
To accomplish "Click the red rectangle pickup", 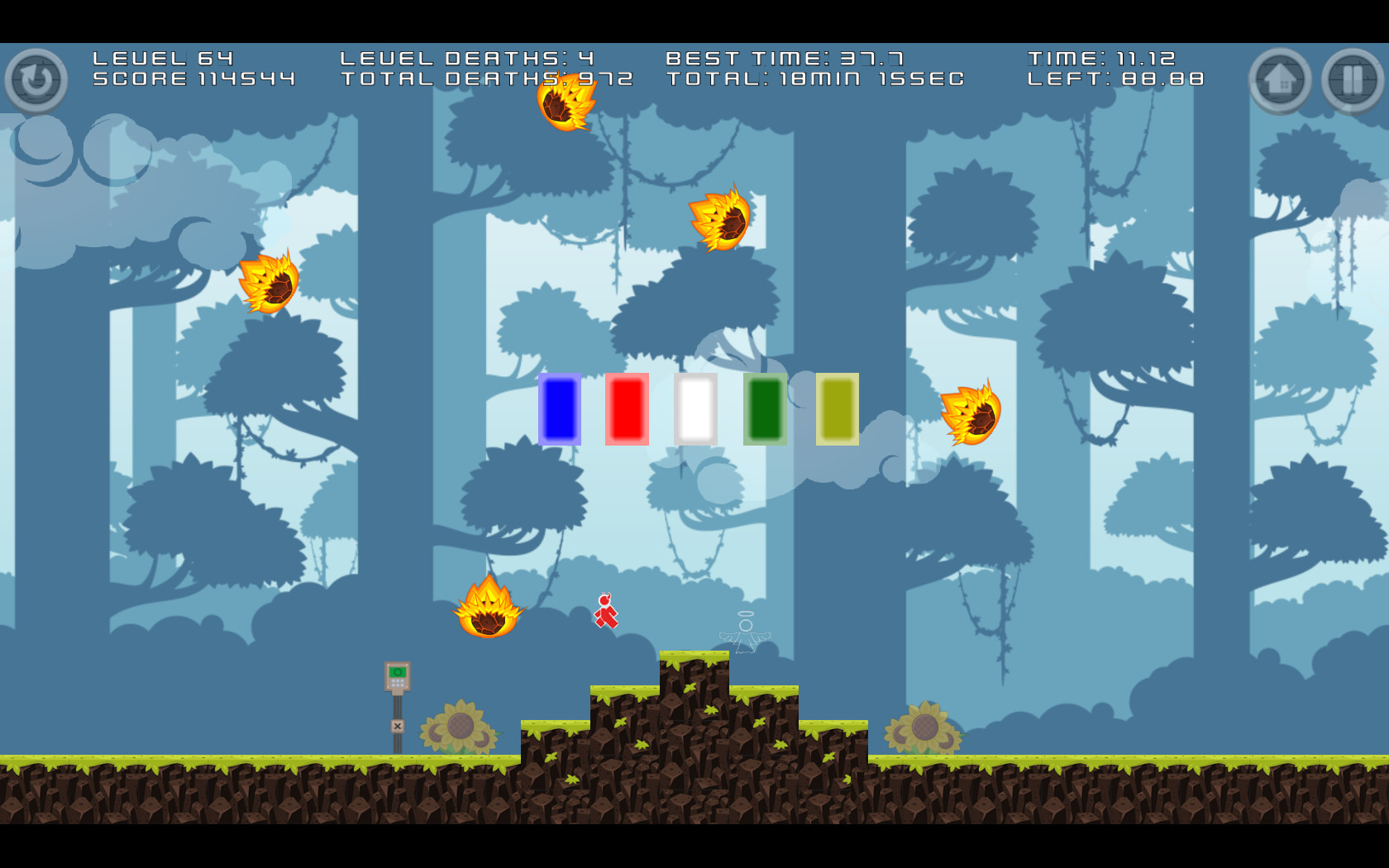I will click(x=628, y=409).
